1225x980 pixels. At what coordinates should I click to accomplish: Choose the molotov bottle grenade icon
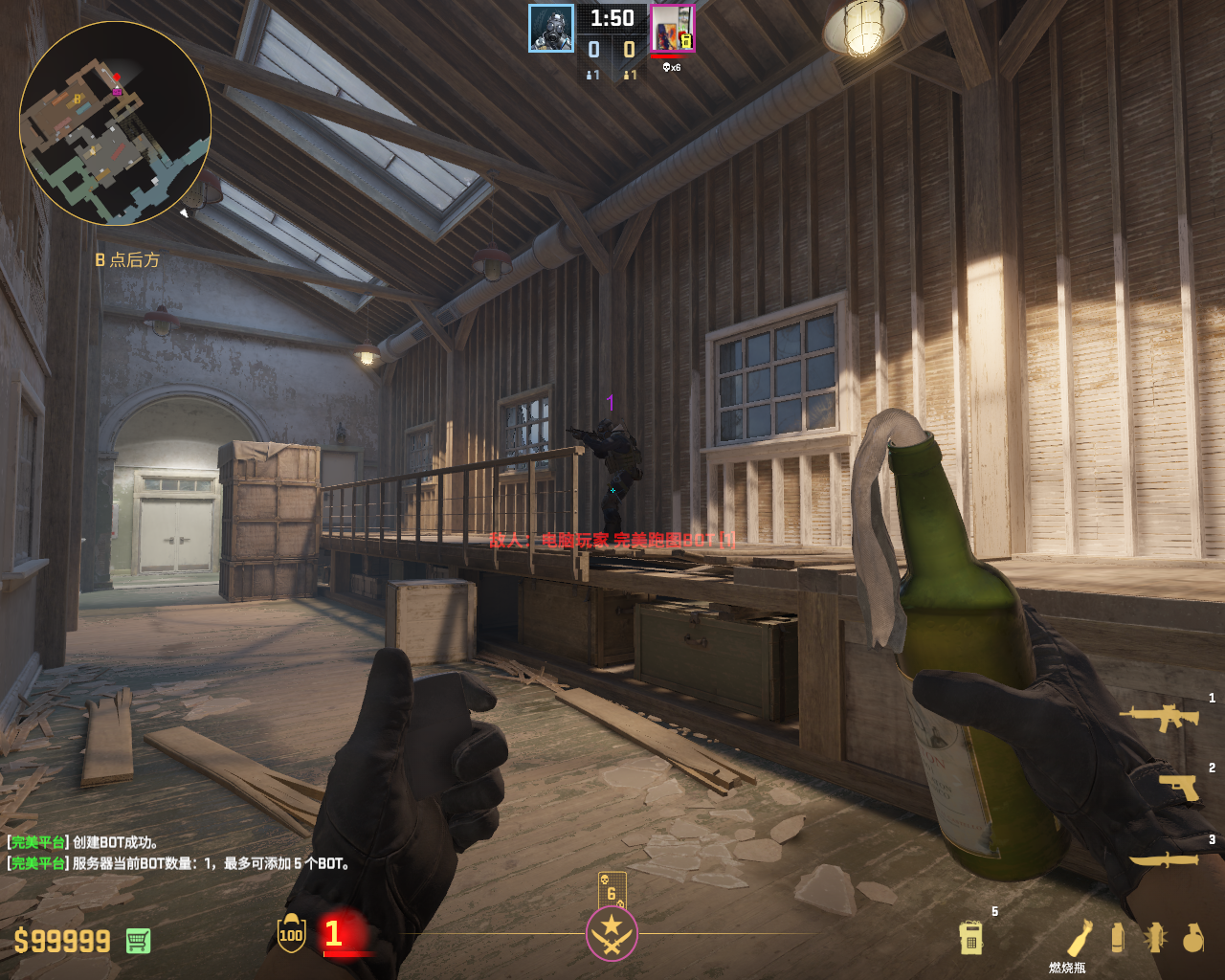[1080, 937]
